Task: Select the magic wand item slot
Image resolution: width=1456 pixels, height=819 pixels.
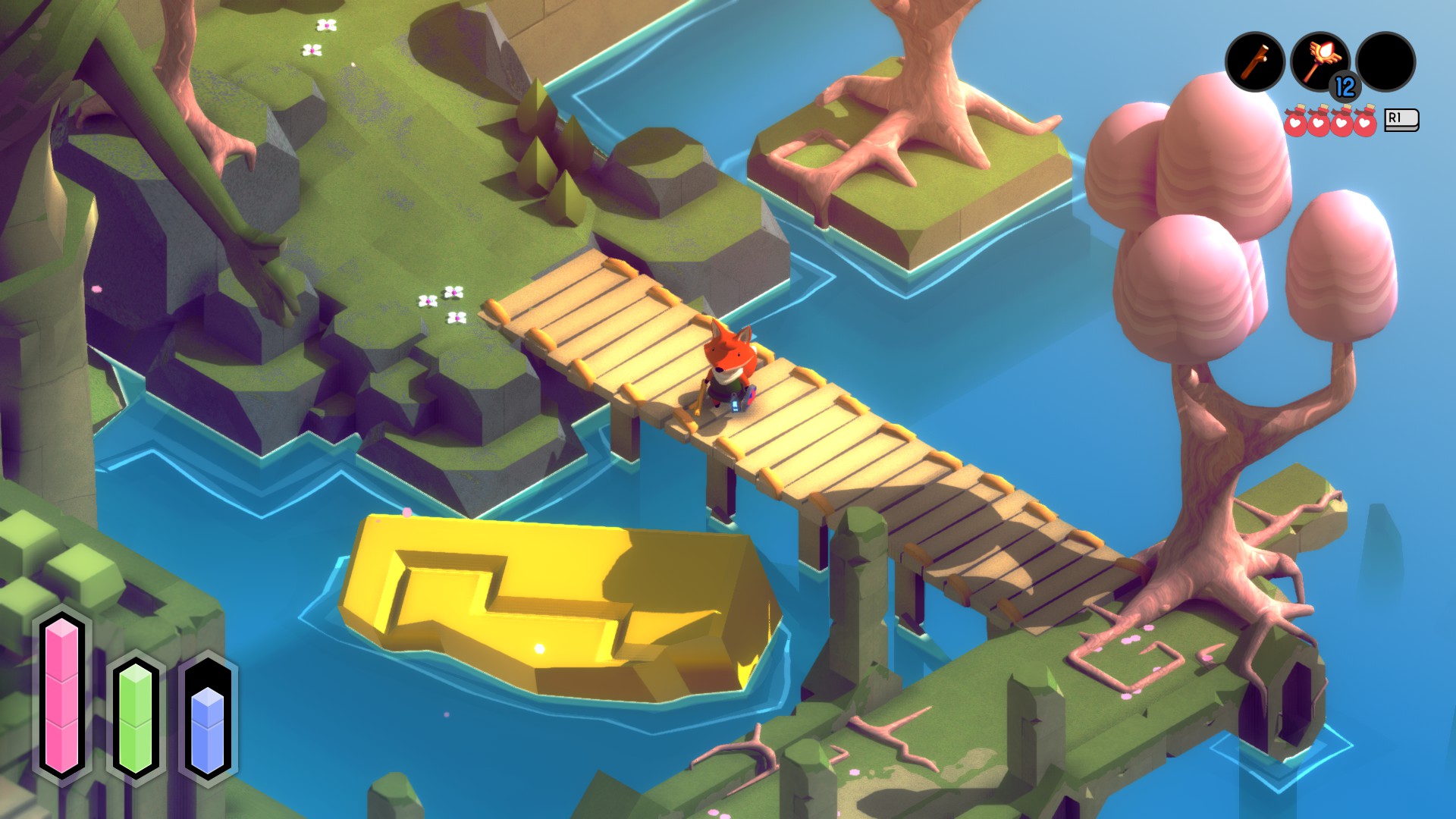Action: click(x=1319, y=61)
